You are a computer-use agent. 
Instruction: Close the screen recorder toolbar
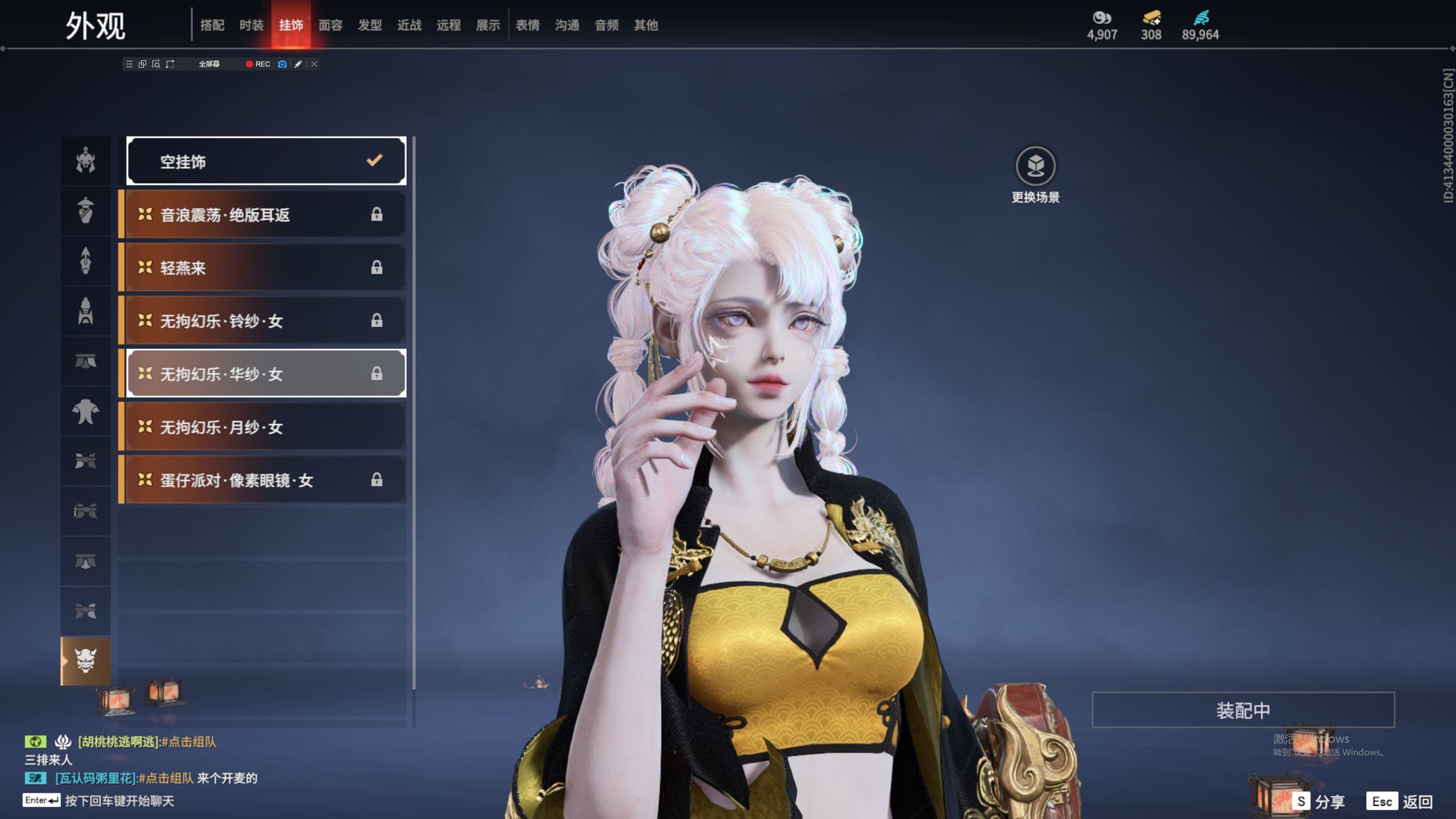314,64
